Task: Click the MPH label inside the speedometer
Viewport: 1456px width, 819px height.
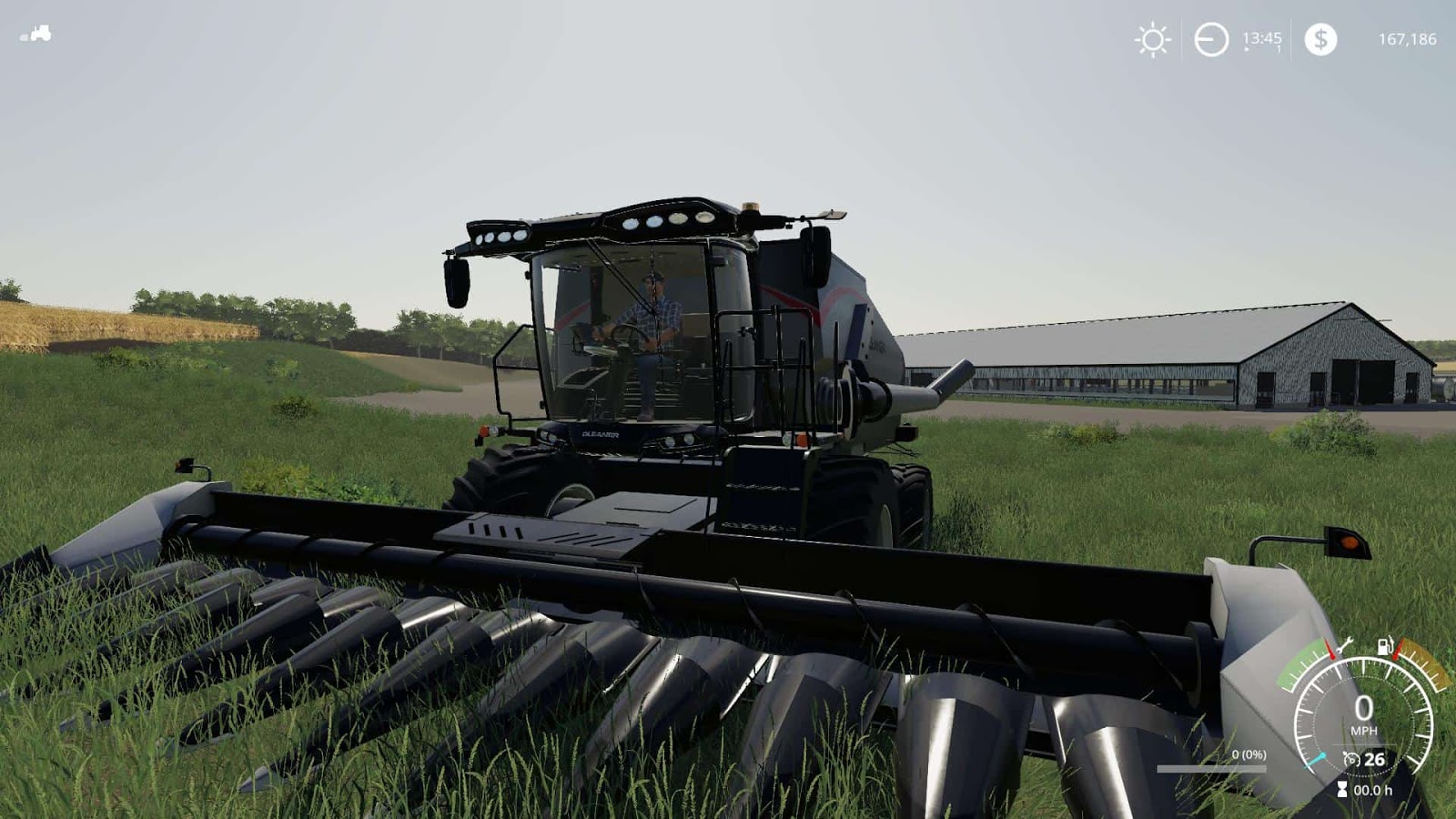Action: point(1364,729)
